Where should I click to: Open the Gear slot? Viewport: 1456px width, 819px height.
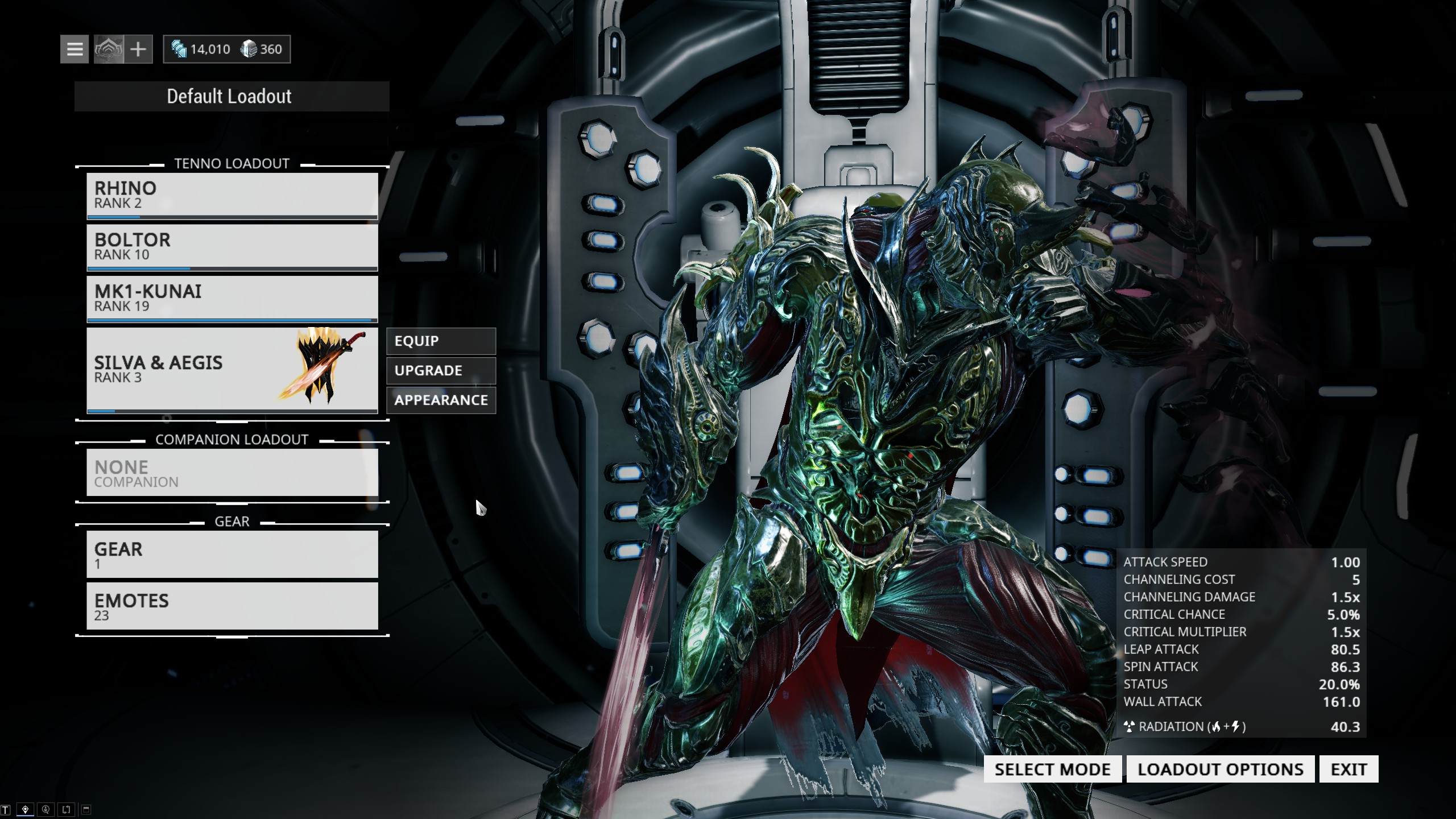(x=232, y=555)
